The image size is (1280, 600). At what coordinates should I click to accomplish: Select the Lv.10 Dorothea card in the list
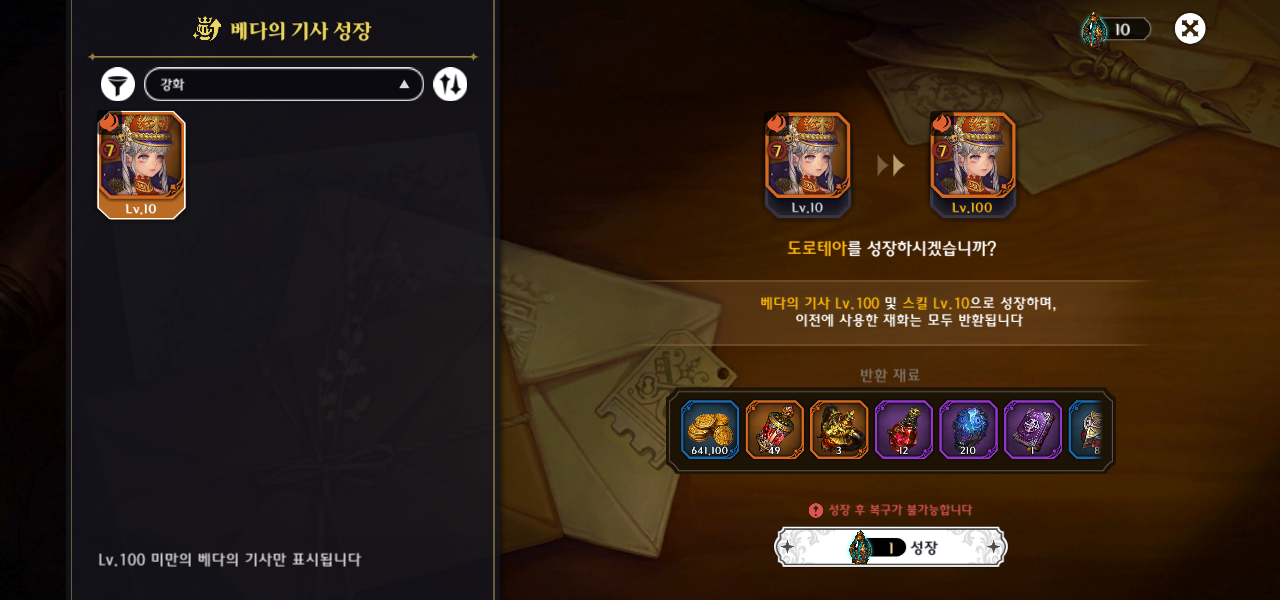click(x=141, y=164)
